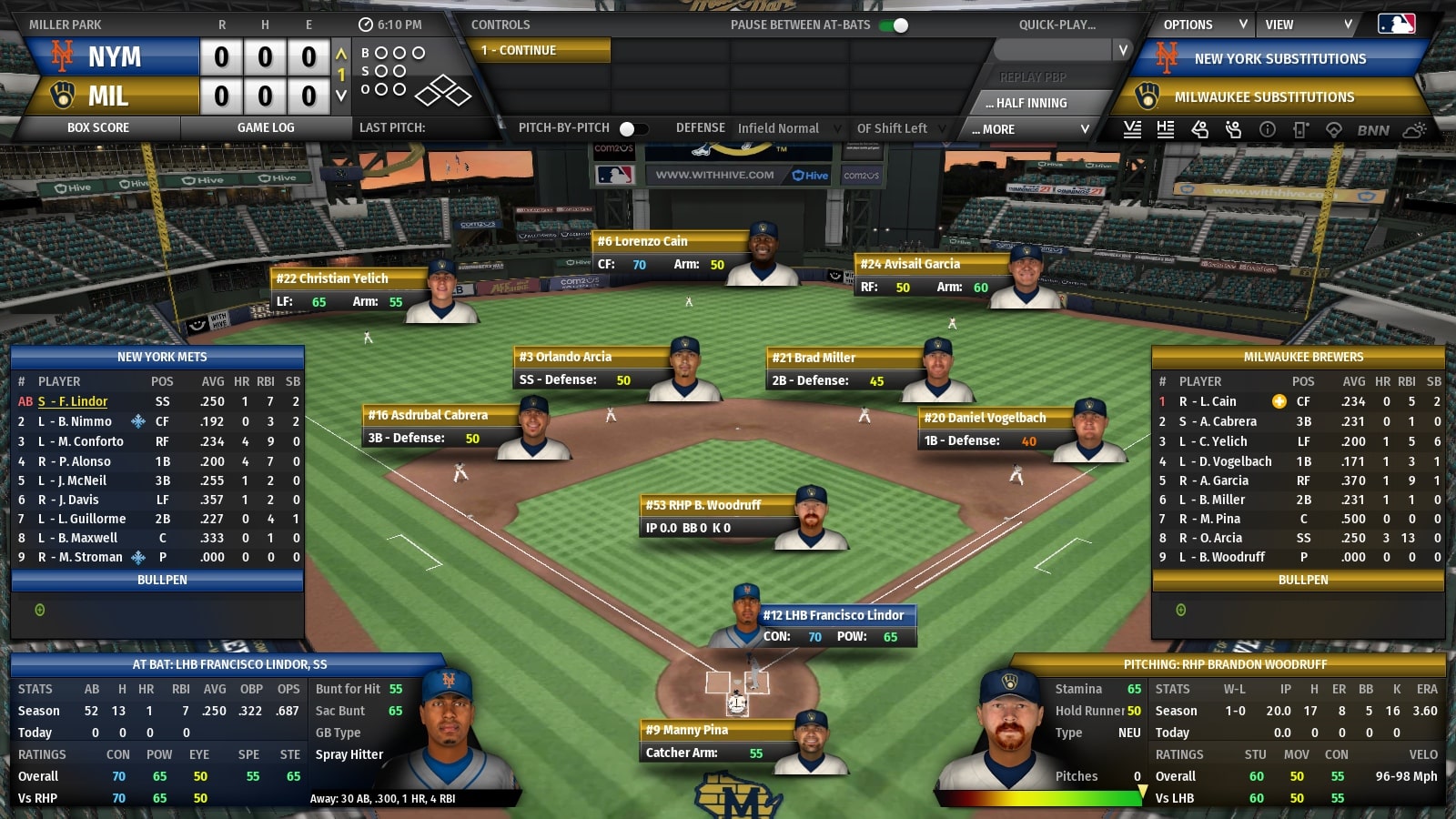
Task: Open the Options menu
Action: point(1203,25)
